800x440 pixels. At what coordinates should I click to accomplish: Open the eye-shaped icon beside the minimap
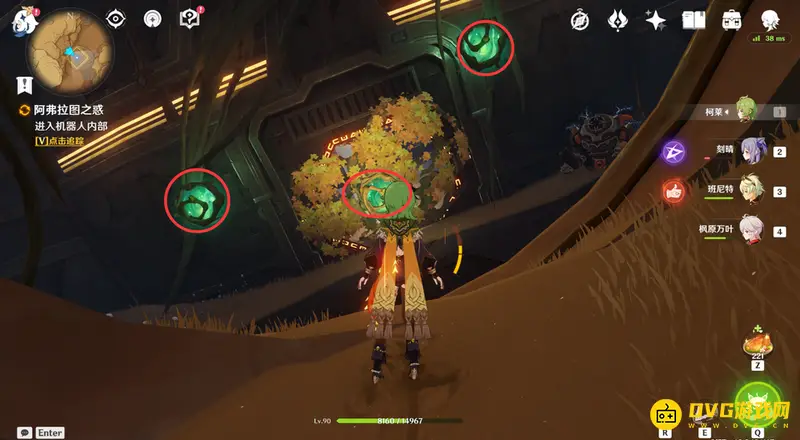(116, 19)
